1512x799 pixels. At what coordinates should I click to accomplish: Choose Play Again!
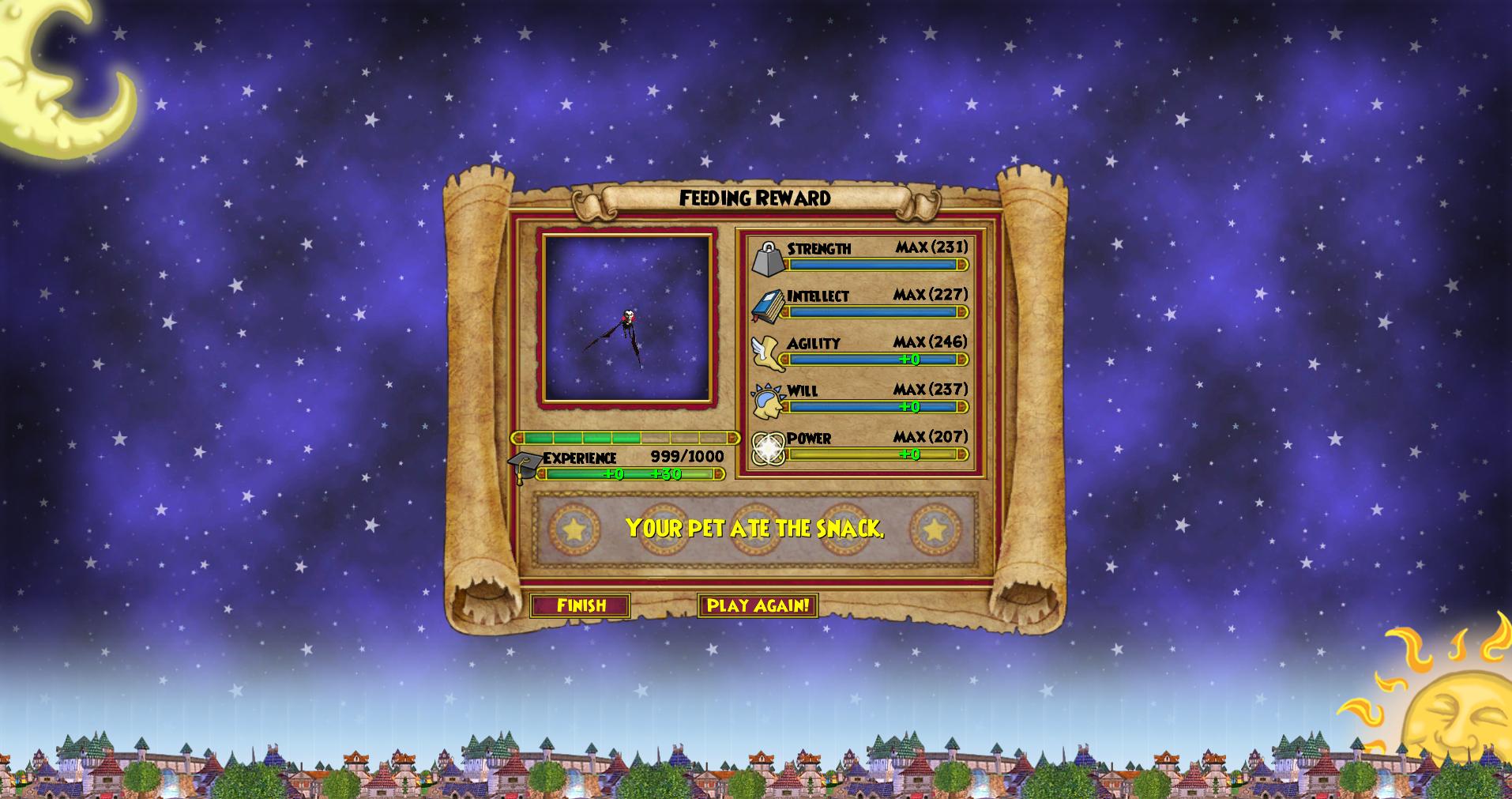tap(758, 605)
